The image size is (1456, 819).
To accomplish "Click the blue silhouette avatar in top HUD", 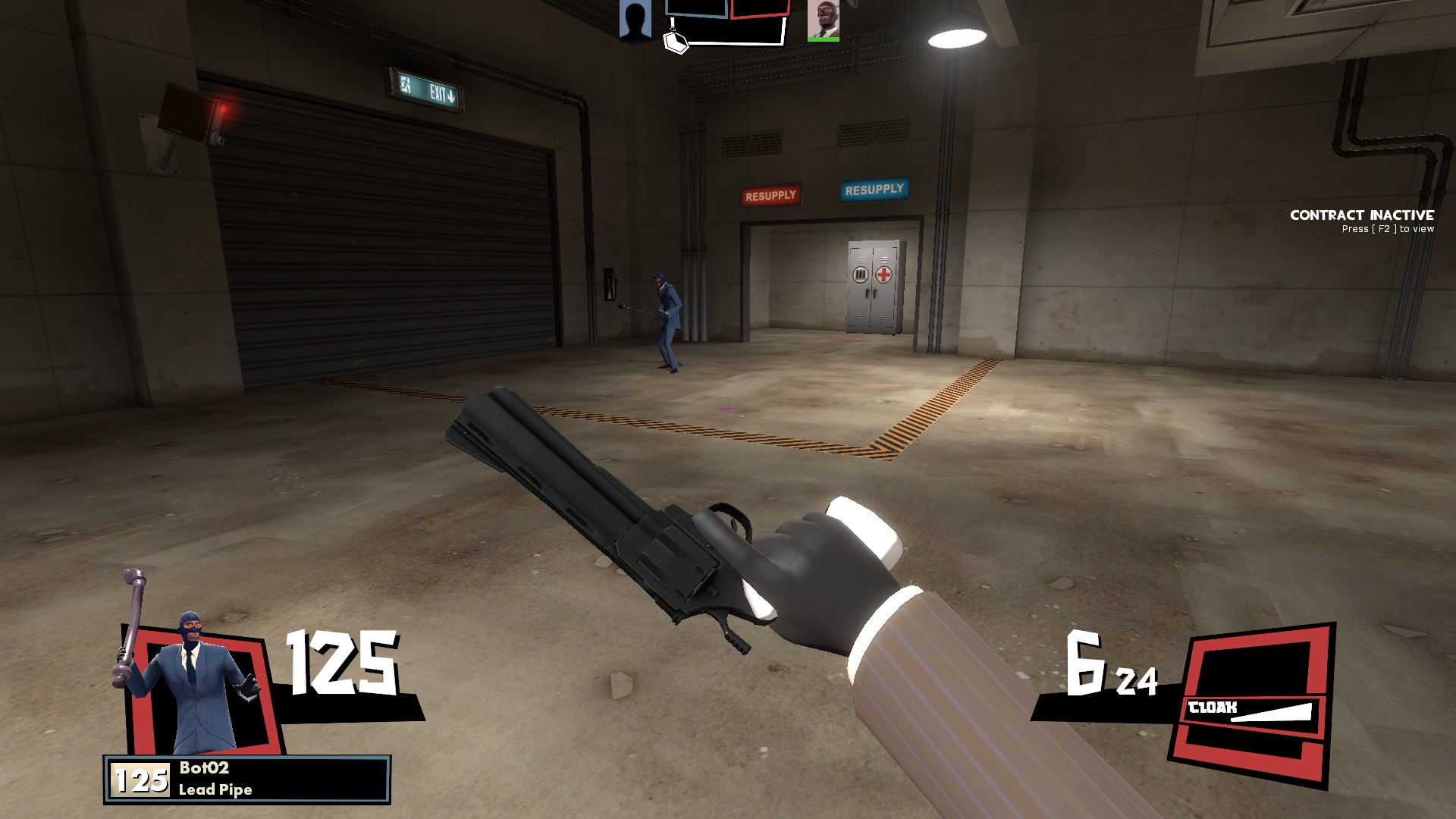I will click(x=634, y=19).
